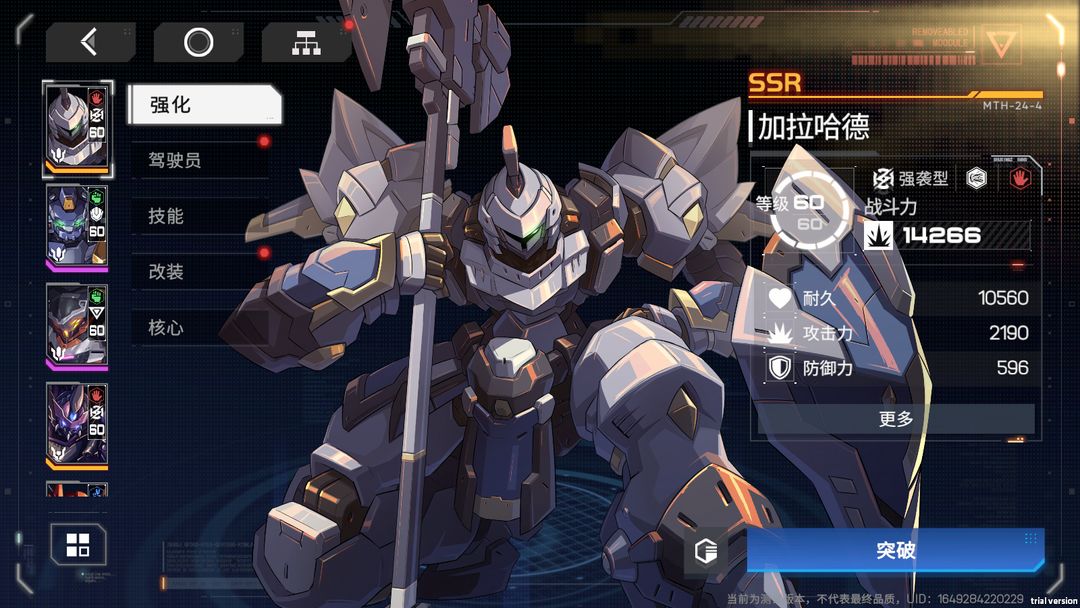The height and width of the screenshot is (608, 1080).
Task: Open the 核心 core tab
Action: 200,328
